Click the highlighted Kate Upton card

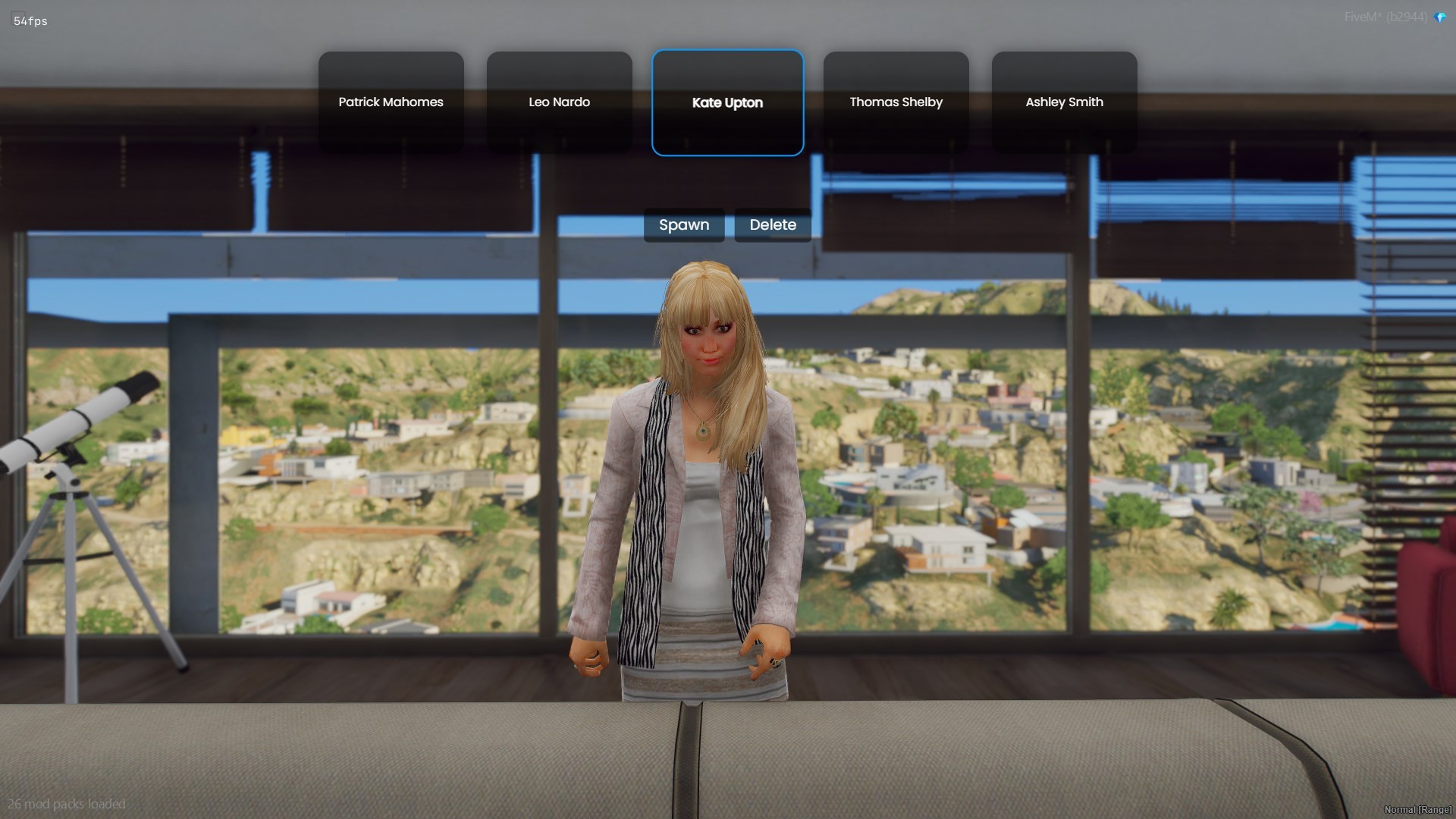click(727, 102)
